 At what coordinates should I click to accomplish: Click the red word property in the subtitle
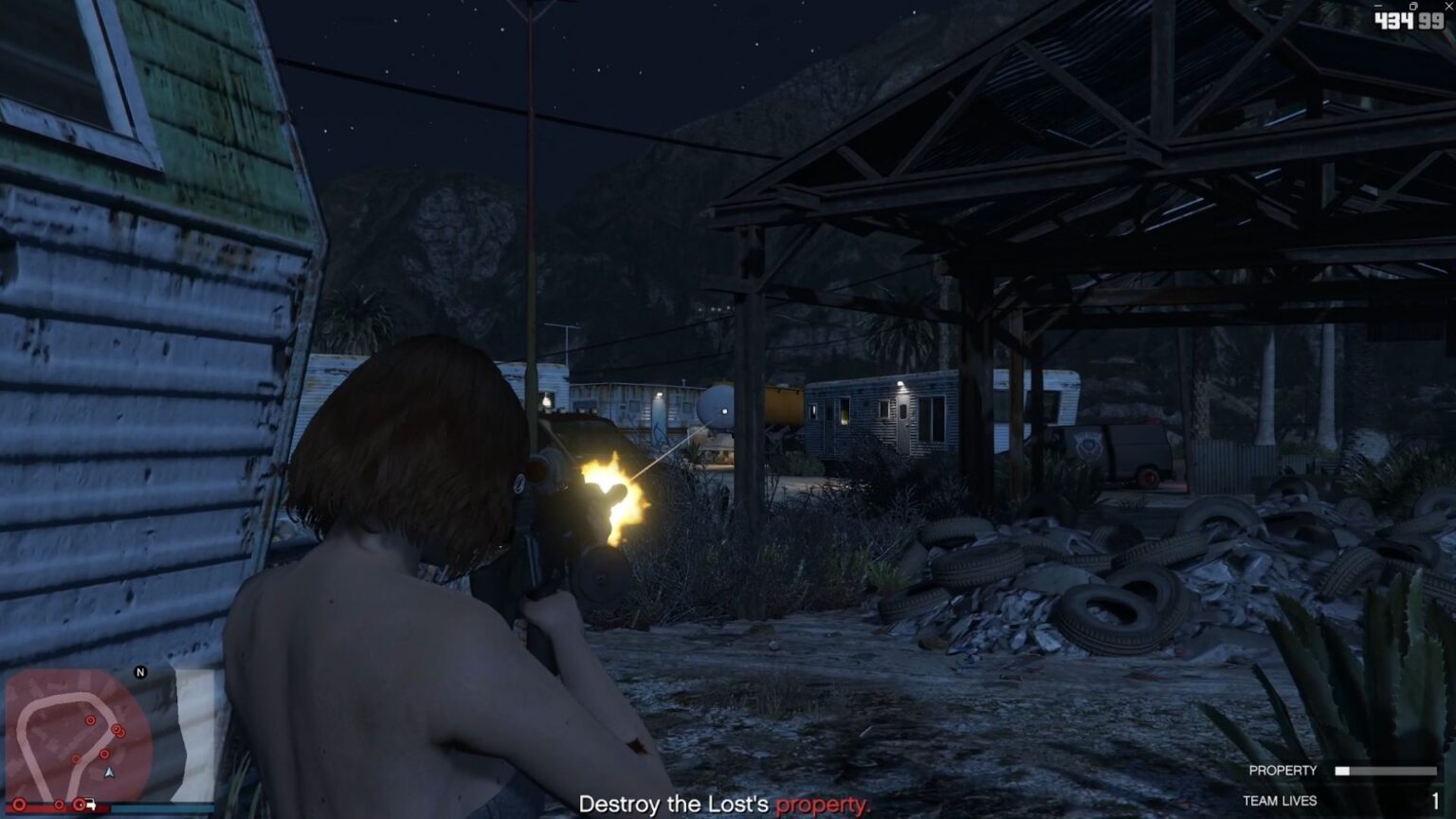pyautogui.click(x=823, y=805)
